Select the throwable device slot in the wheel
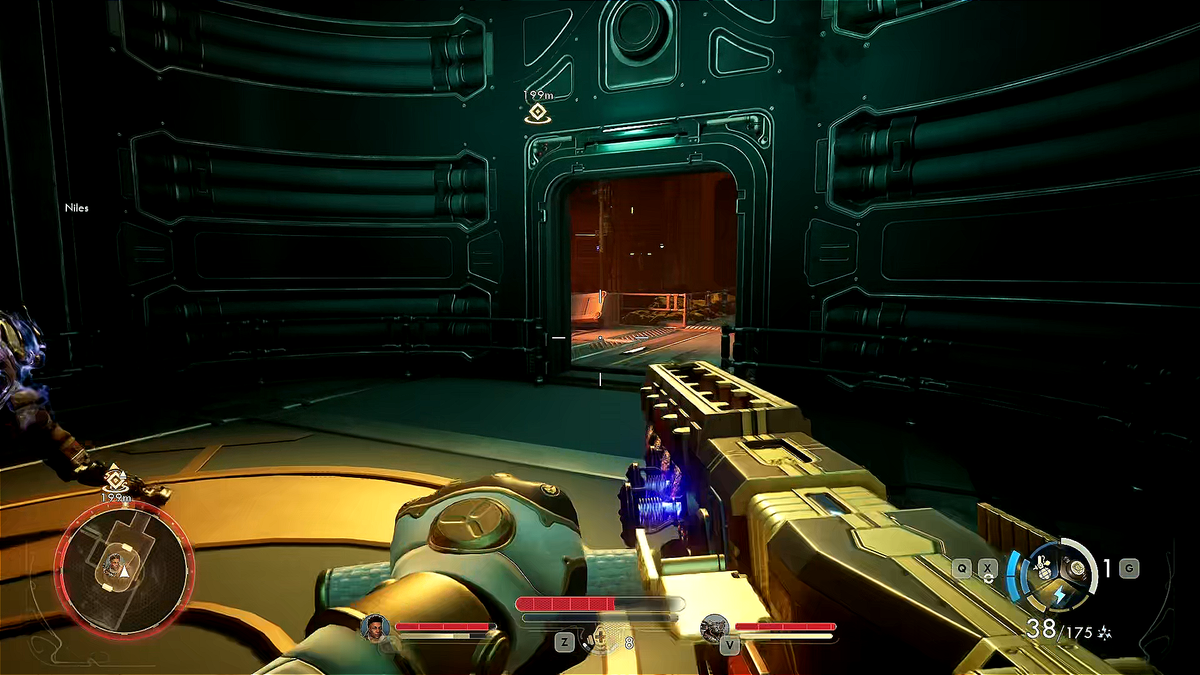The image size is (1200, 675). click(x=1078, y=568)
